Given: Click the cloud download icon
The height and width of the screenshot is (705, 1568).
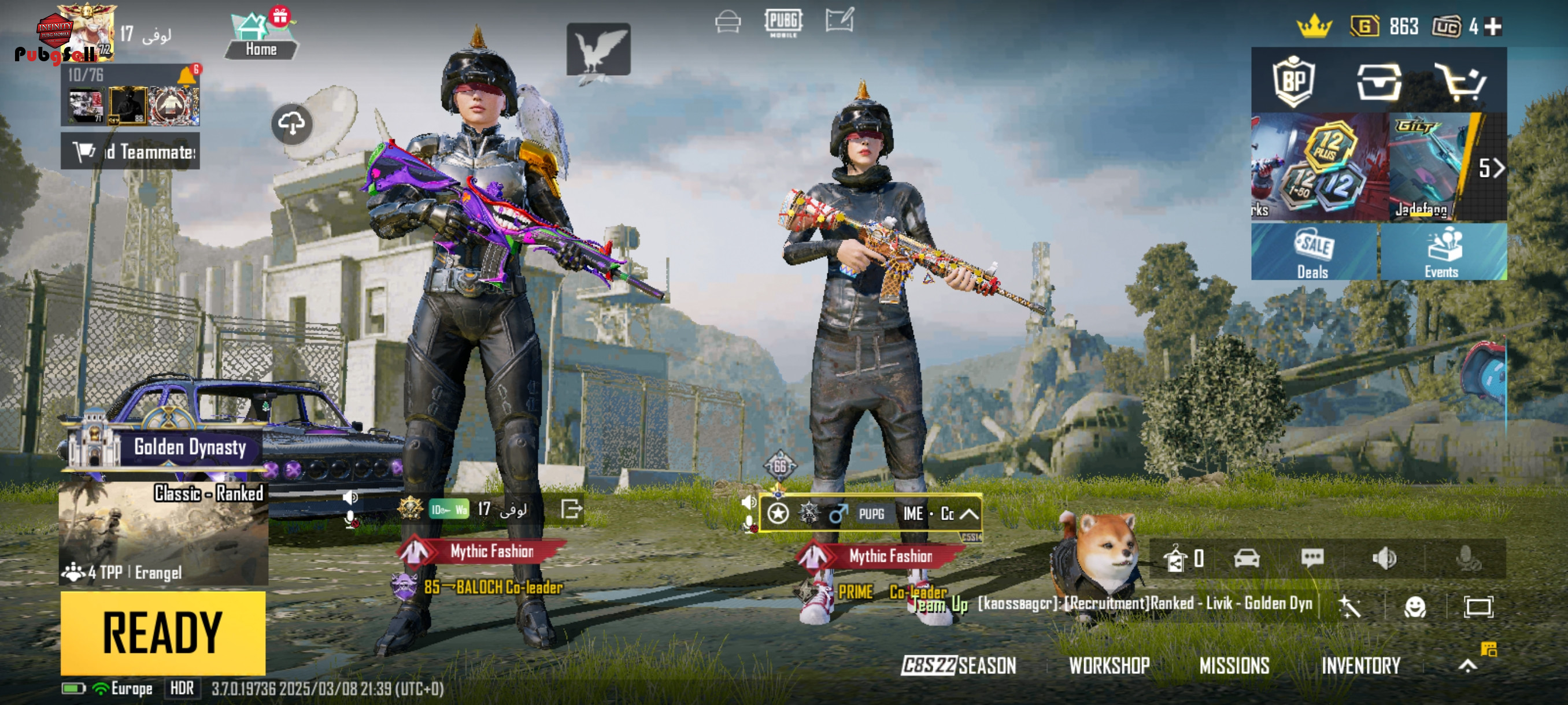Looking at the screenshot, I should pos(291,124).
